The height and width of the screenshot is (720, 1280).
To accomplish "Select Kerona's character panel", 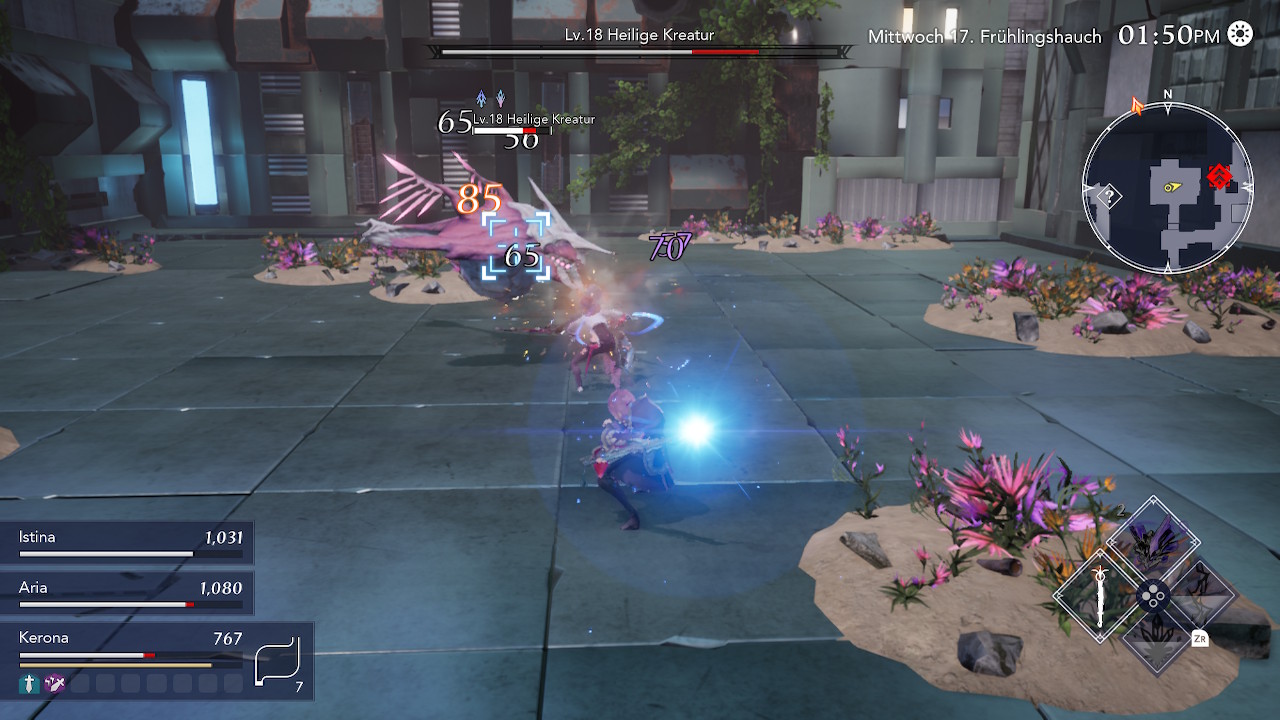I will pos(130,647).
